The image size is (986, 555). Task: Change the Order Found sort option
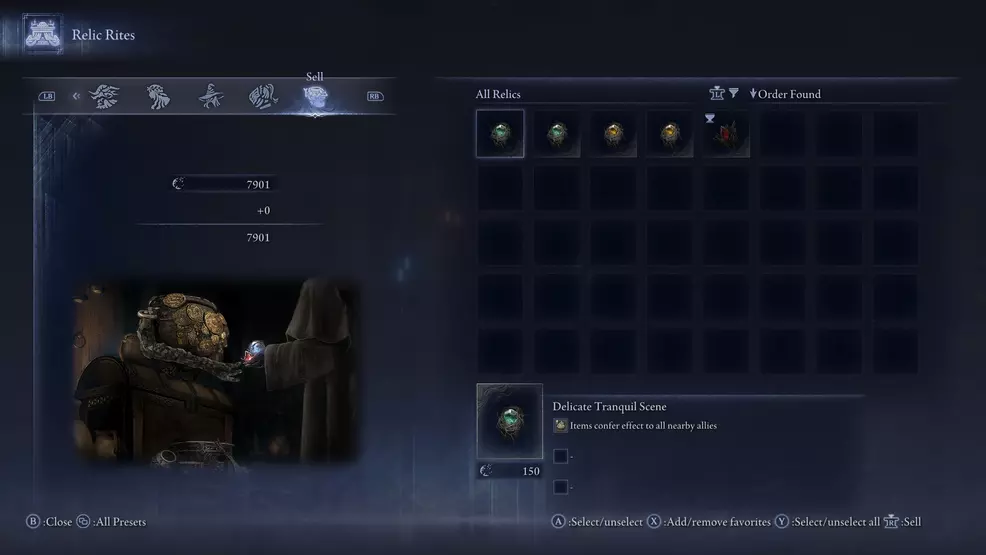pos(785,94)
